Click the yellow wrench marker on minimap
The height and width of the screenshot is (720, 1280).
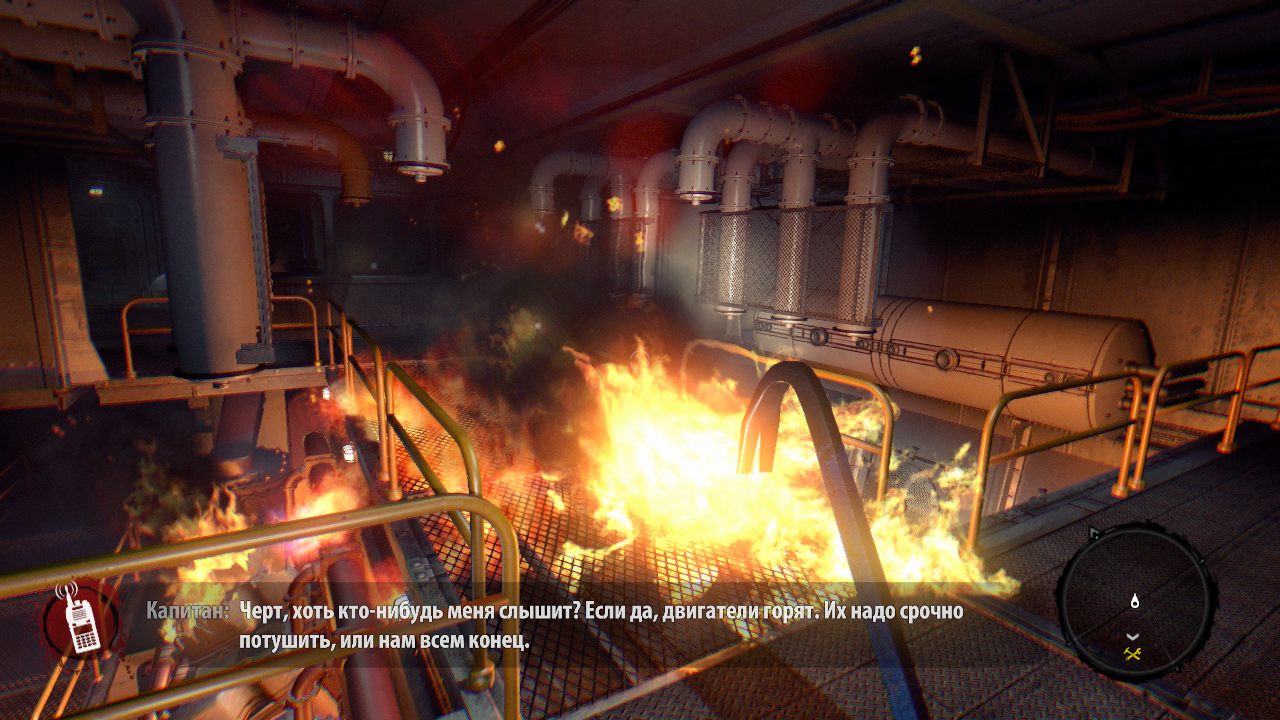point(1133,654)
